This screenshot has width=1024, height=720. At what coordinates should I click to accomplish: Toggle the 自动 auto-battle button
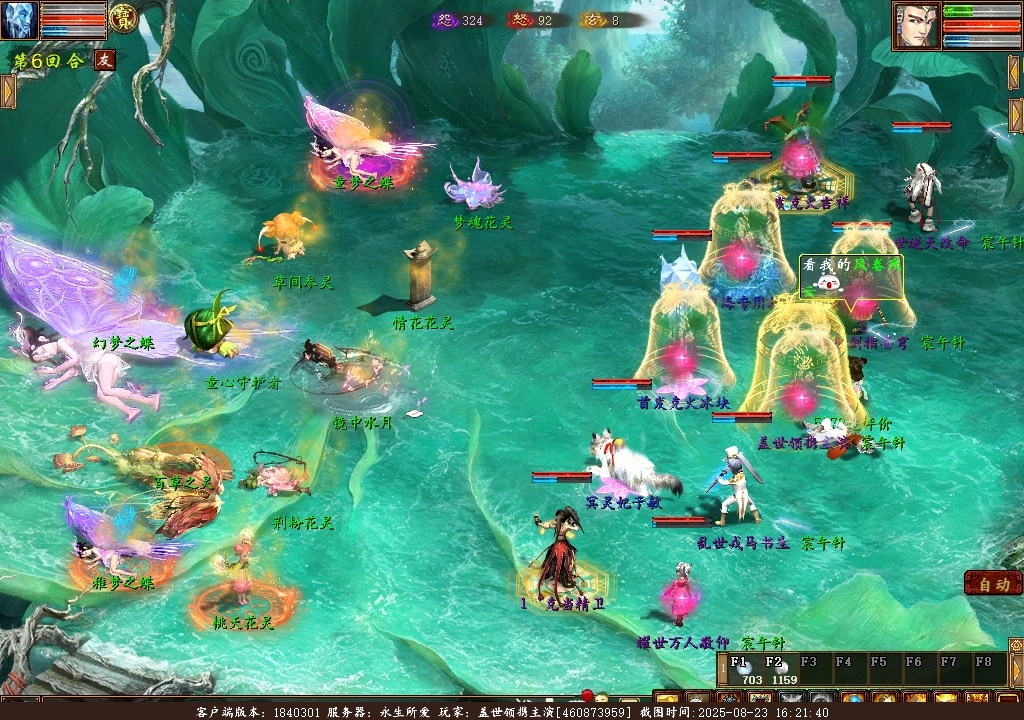pyautogui.click(x=993, y=584)
